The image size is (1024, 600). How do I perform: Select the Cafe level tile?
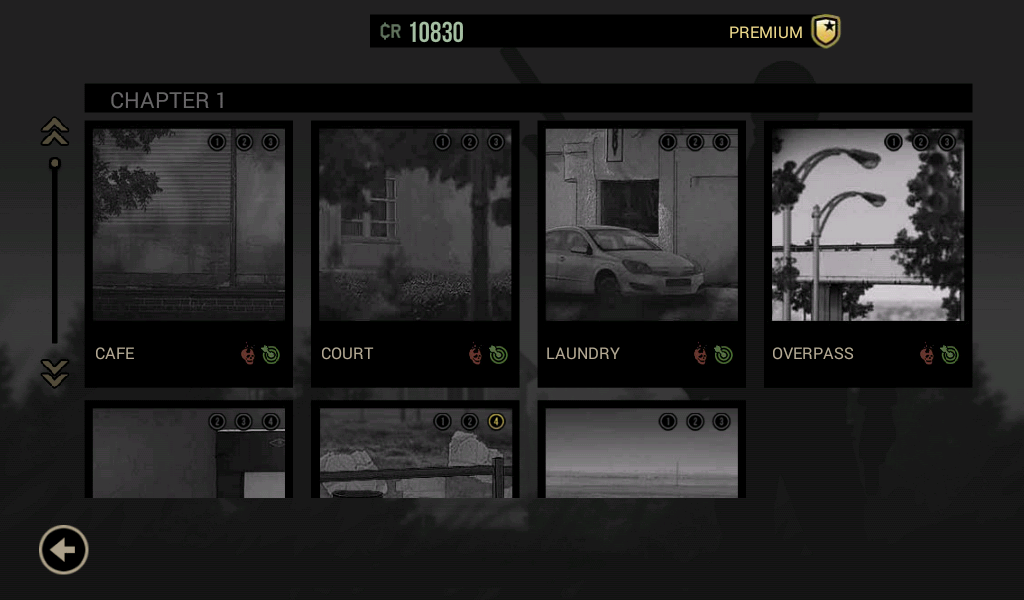click(x=189, y=254)
